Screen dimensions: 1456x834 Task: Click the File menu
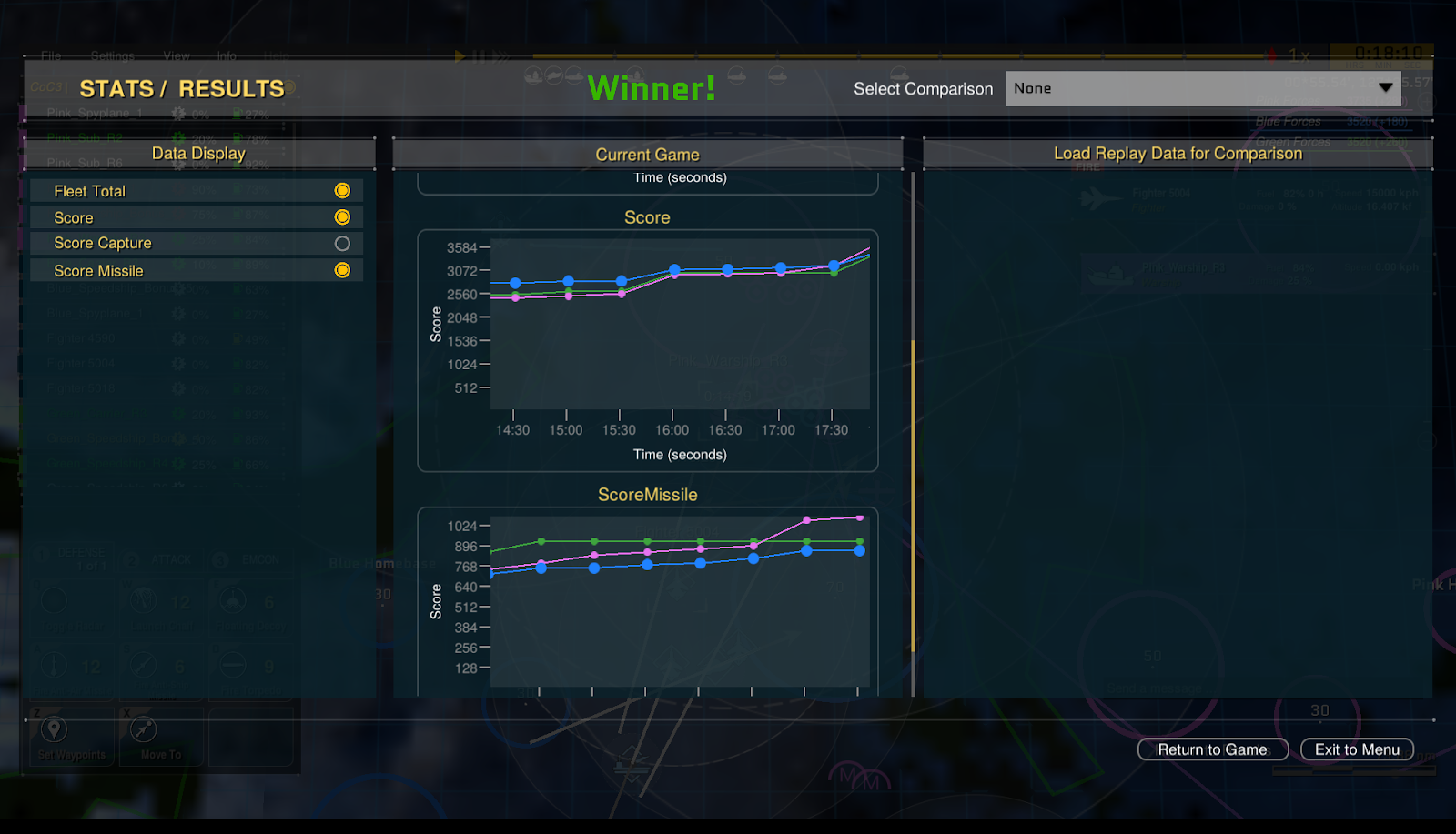pyautogui.click(x=50, y=55)
